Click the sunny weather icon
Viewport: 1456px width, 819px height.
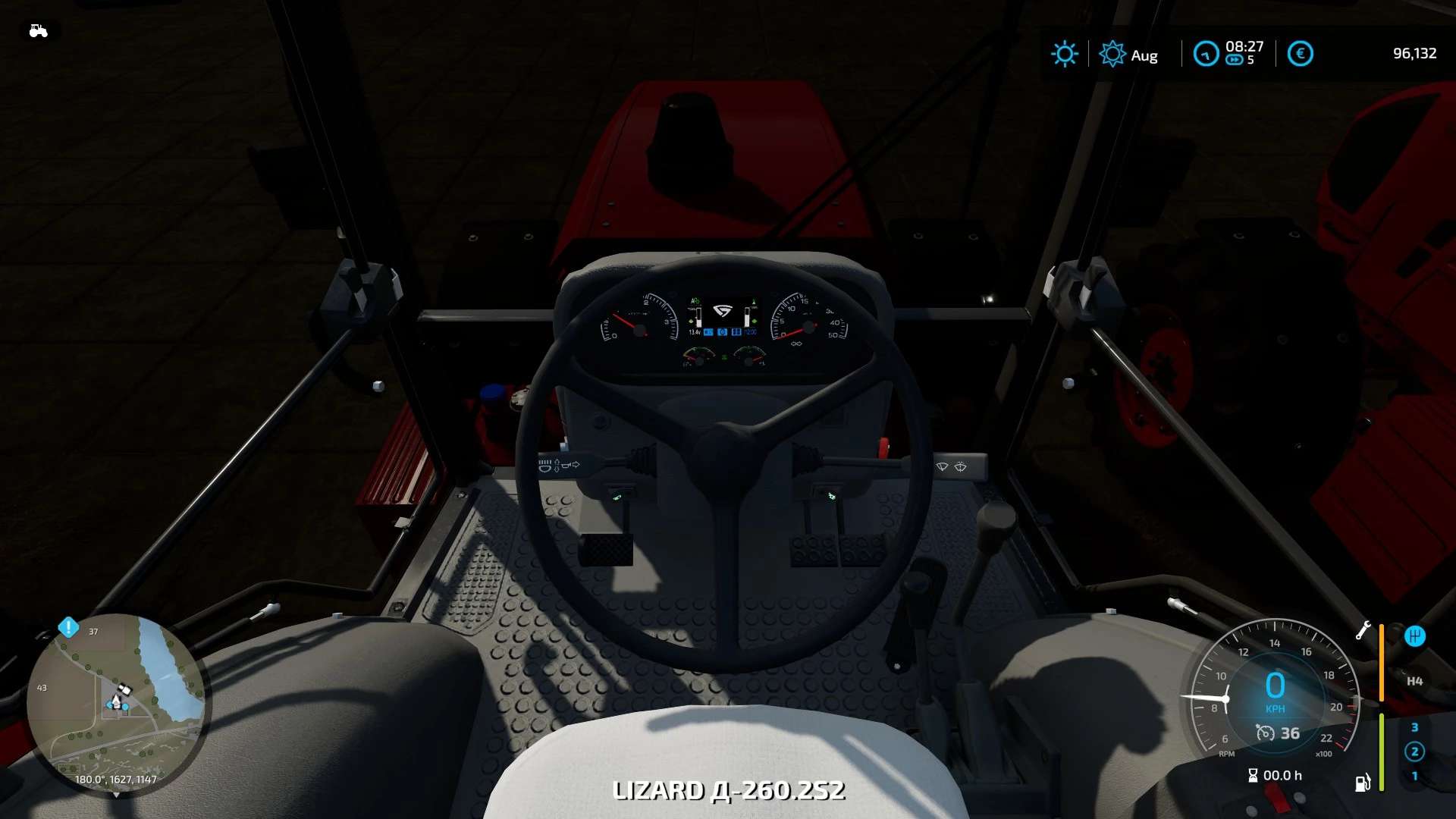point(1064,54)
